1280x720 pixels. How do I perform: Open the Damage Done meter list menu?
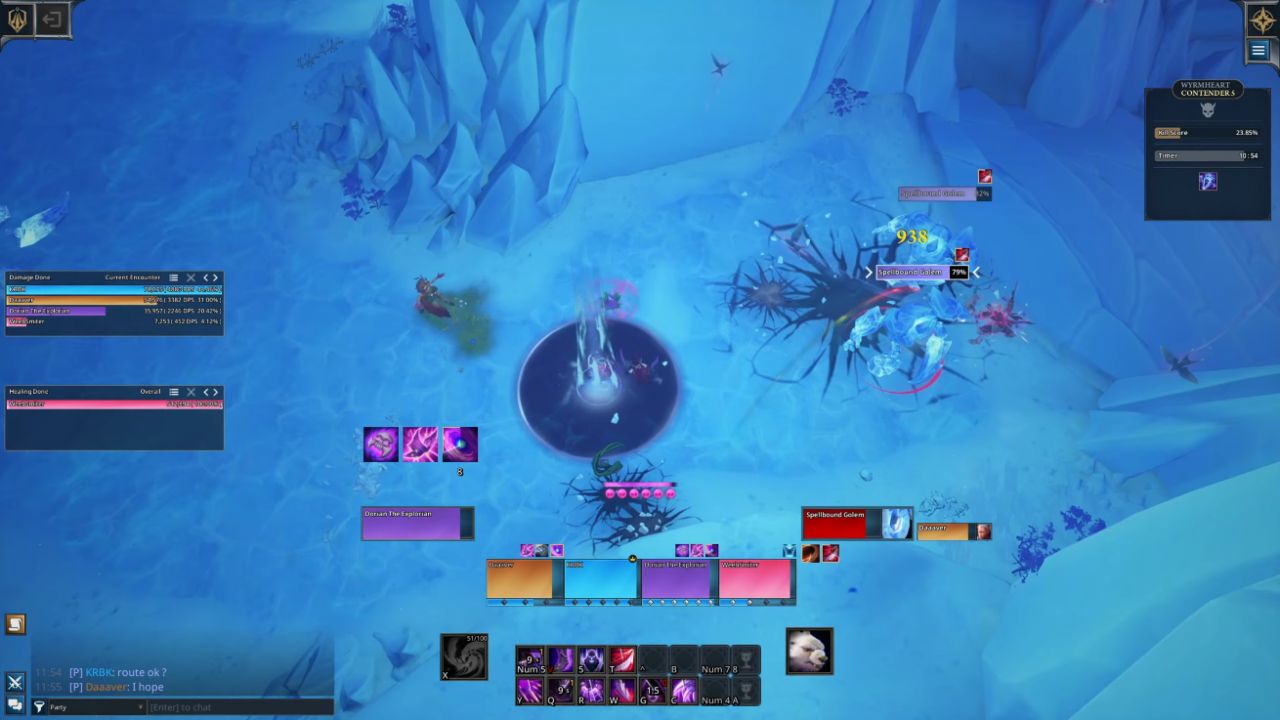point(173,277)
